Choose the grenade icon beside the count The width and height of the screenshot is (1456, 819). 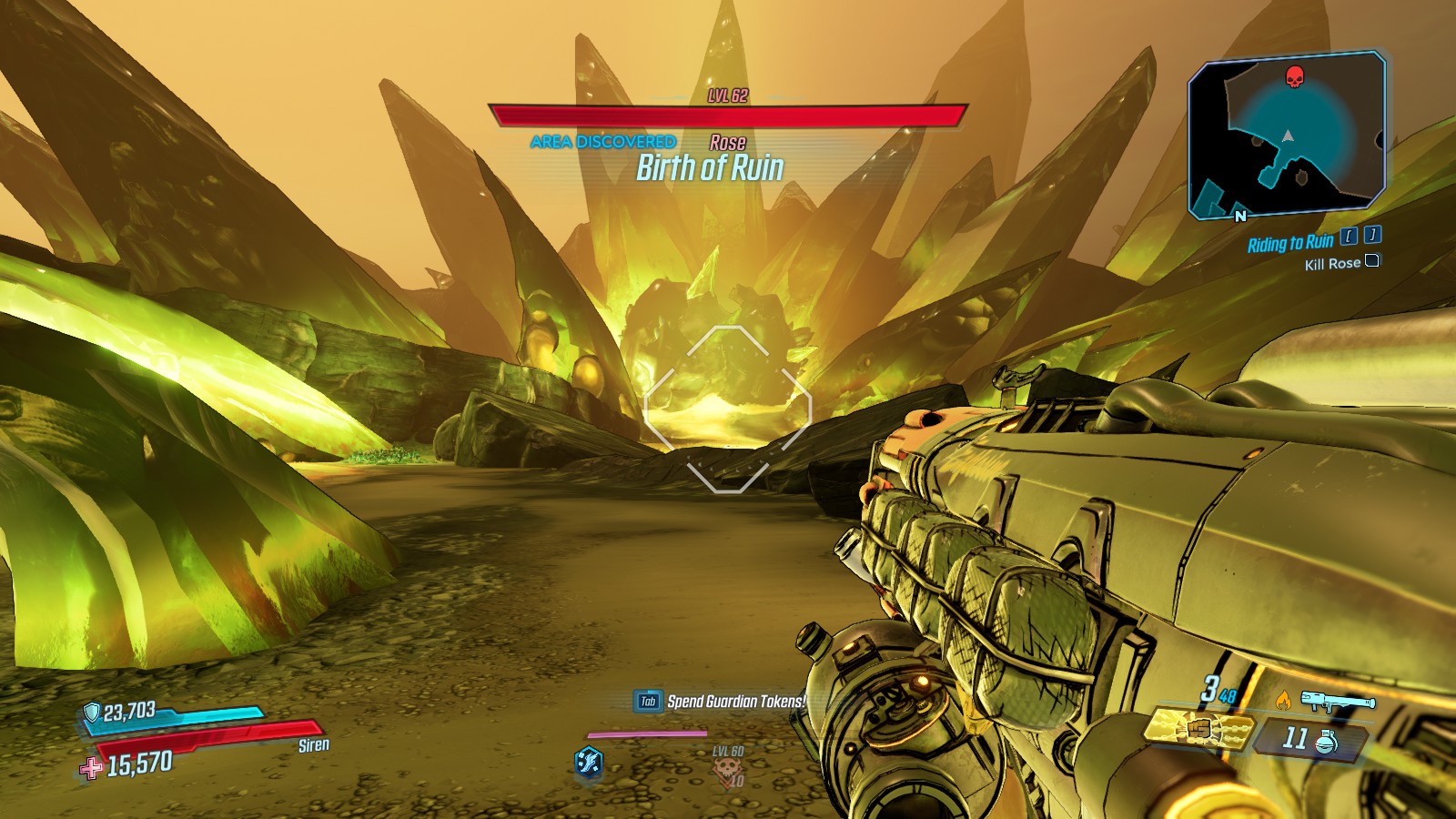coord(1327,741)
